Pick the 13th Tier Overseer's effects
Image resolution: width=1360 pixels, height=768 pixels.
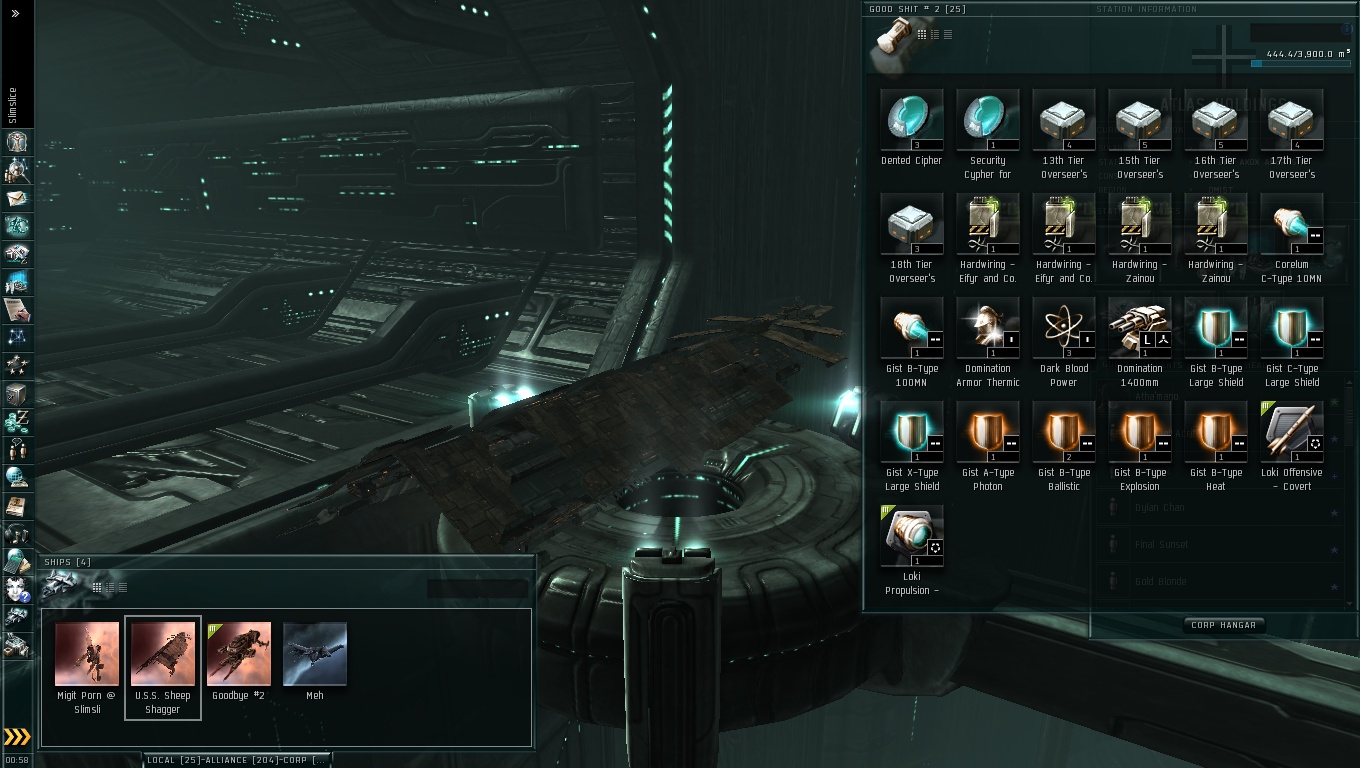click(x=1063, y=120)
